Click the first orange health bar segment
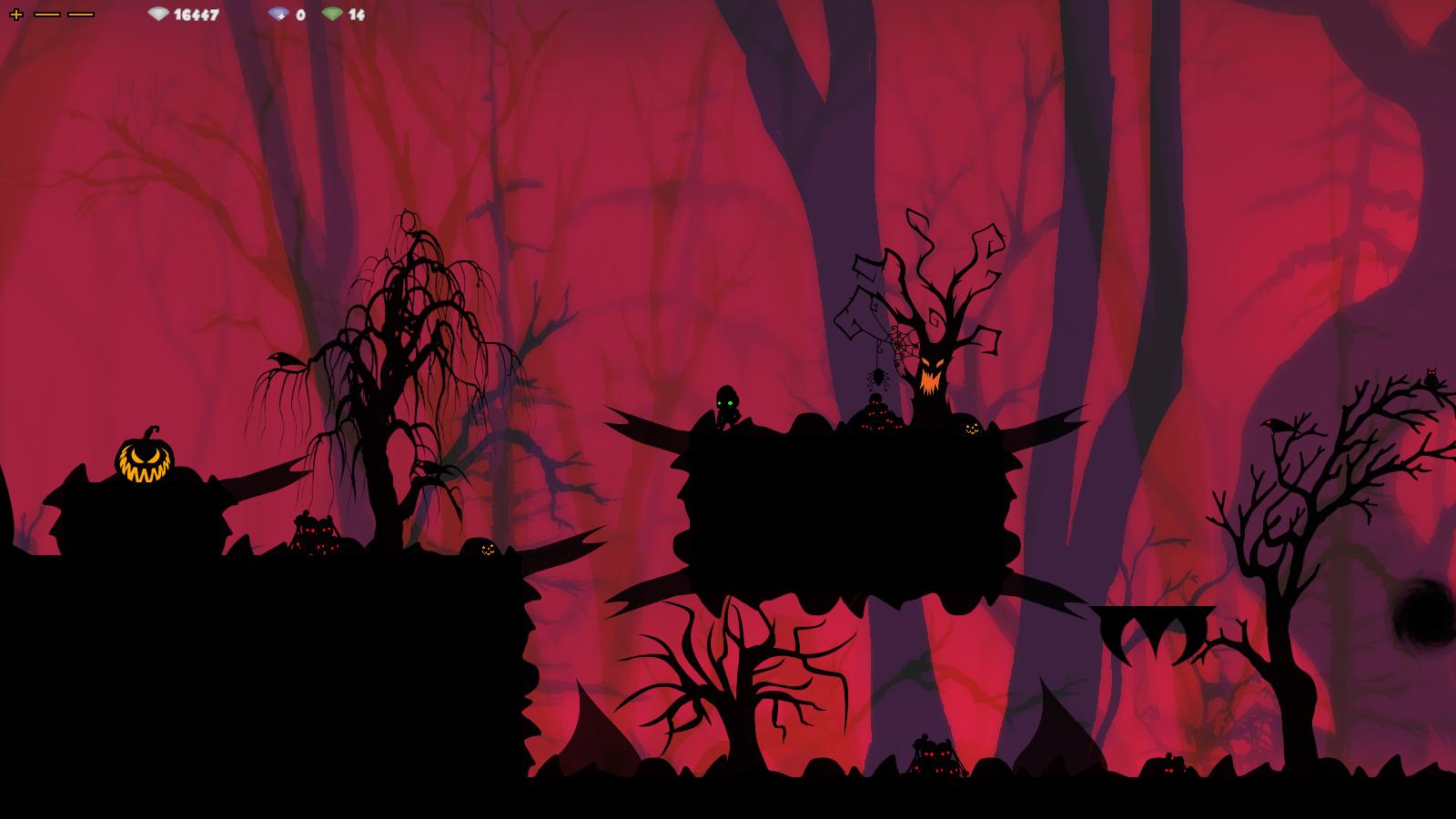The height and width of the screenshot is (819, 1456). point(46,14)
